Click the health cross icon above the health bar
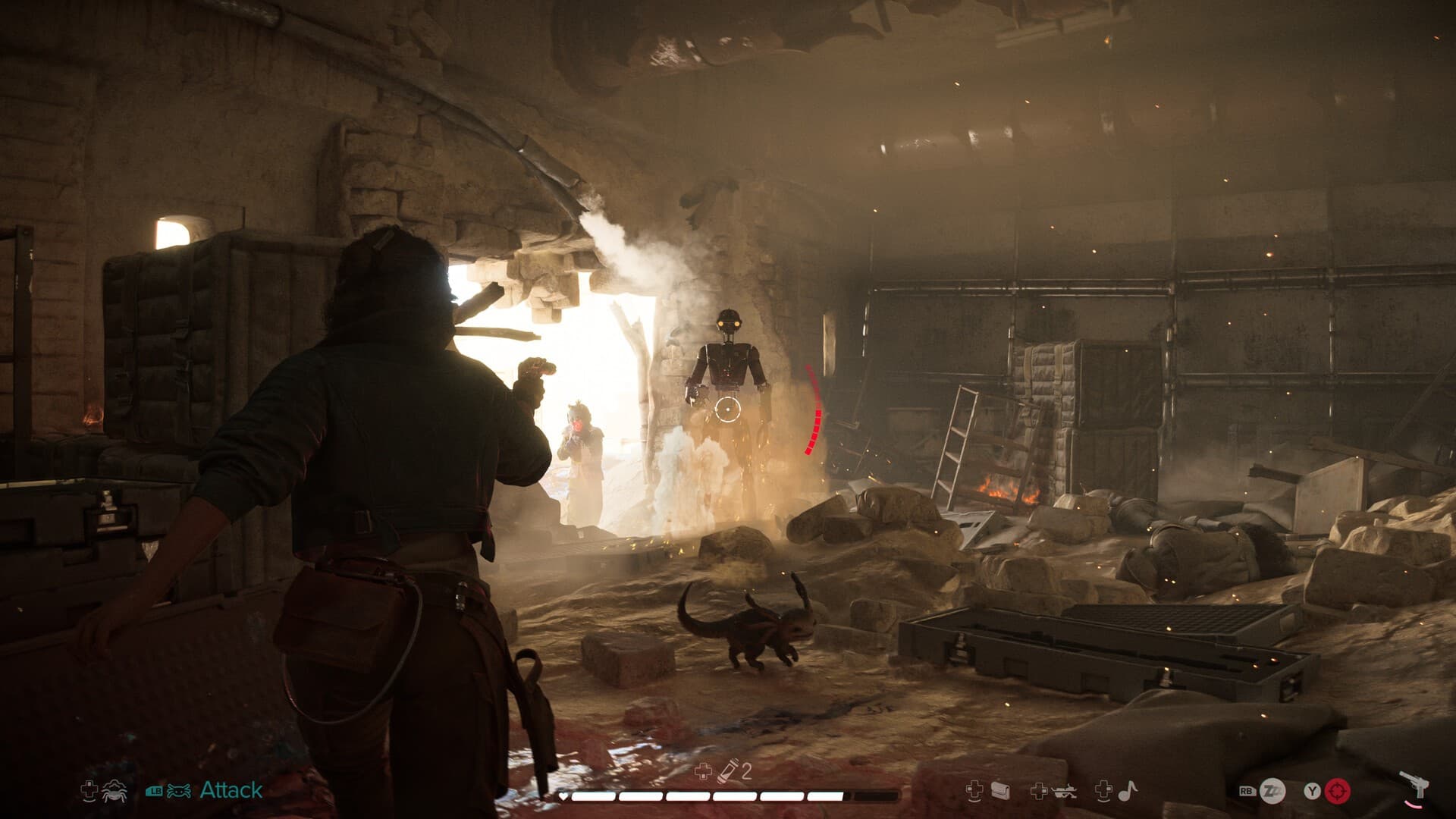Image resolution: width=1456 pixels, height=819 pixels. point(704,771)
